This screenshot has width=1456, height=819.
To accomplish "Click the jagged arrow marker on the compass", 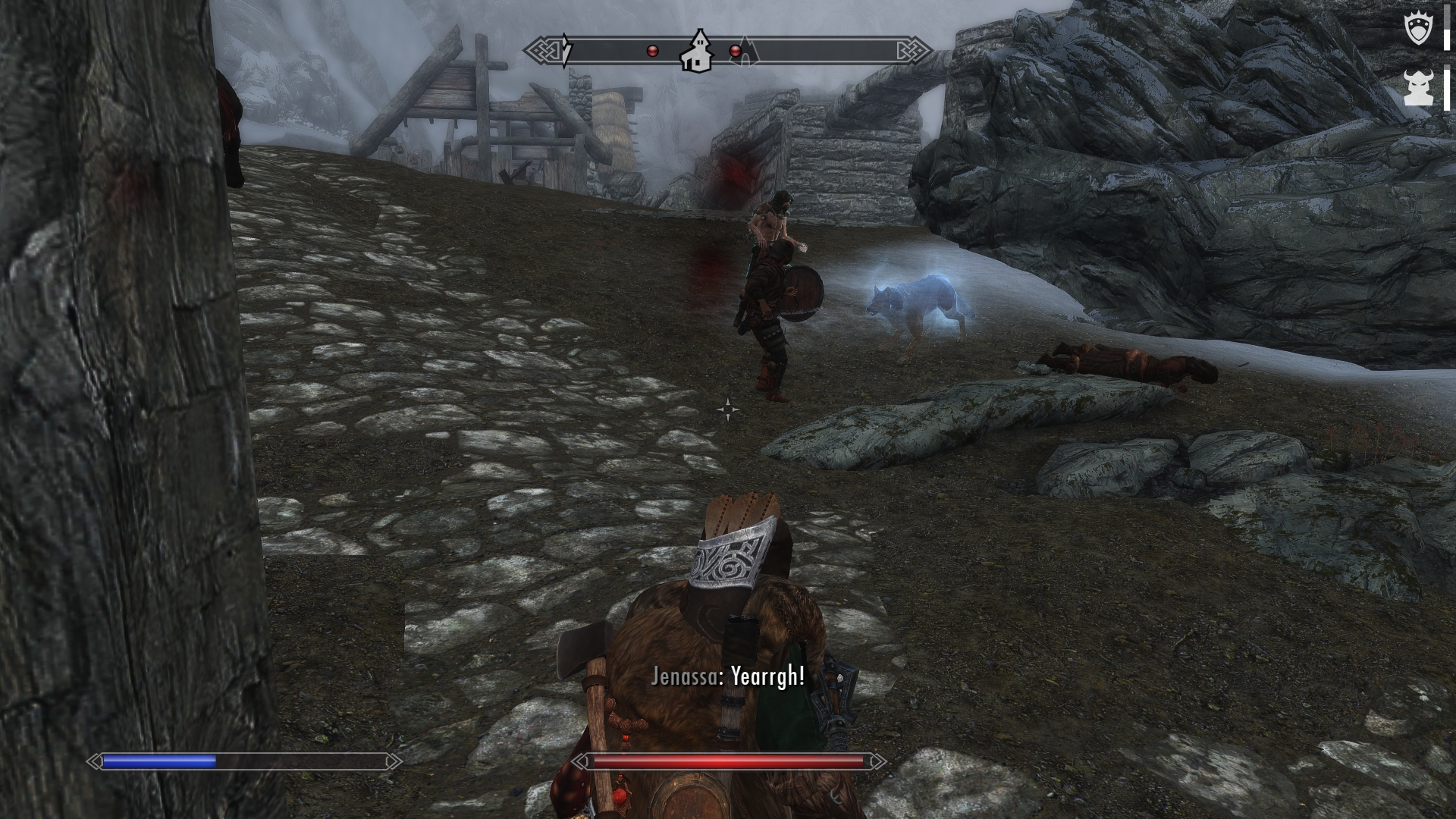I will click(566, 51).
